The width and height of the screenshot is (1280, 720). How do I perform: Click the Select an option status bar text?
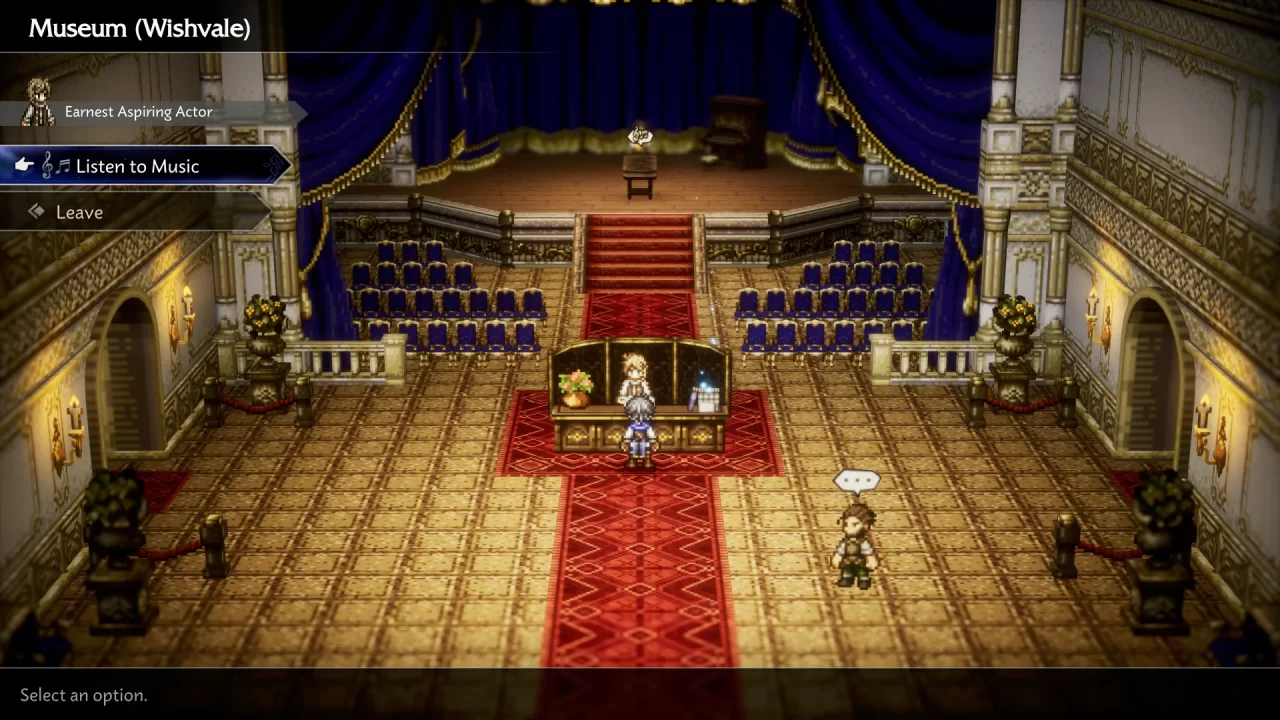click(83, 695)
